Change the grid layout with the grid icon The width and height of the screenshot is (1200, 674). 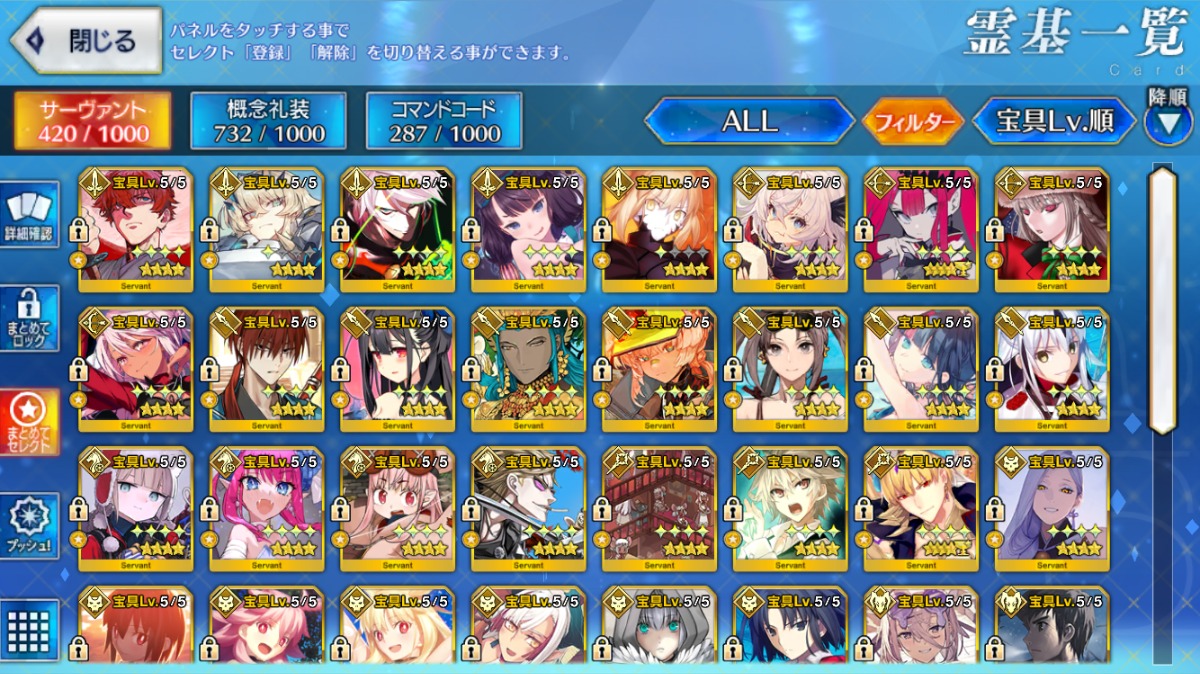click(30, 630)
